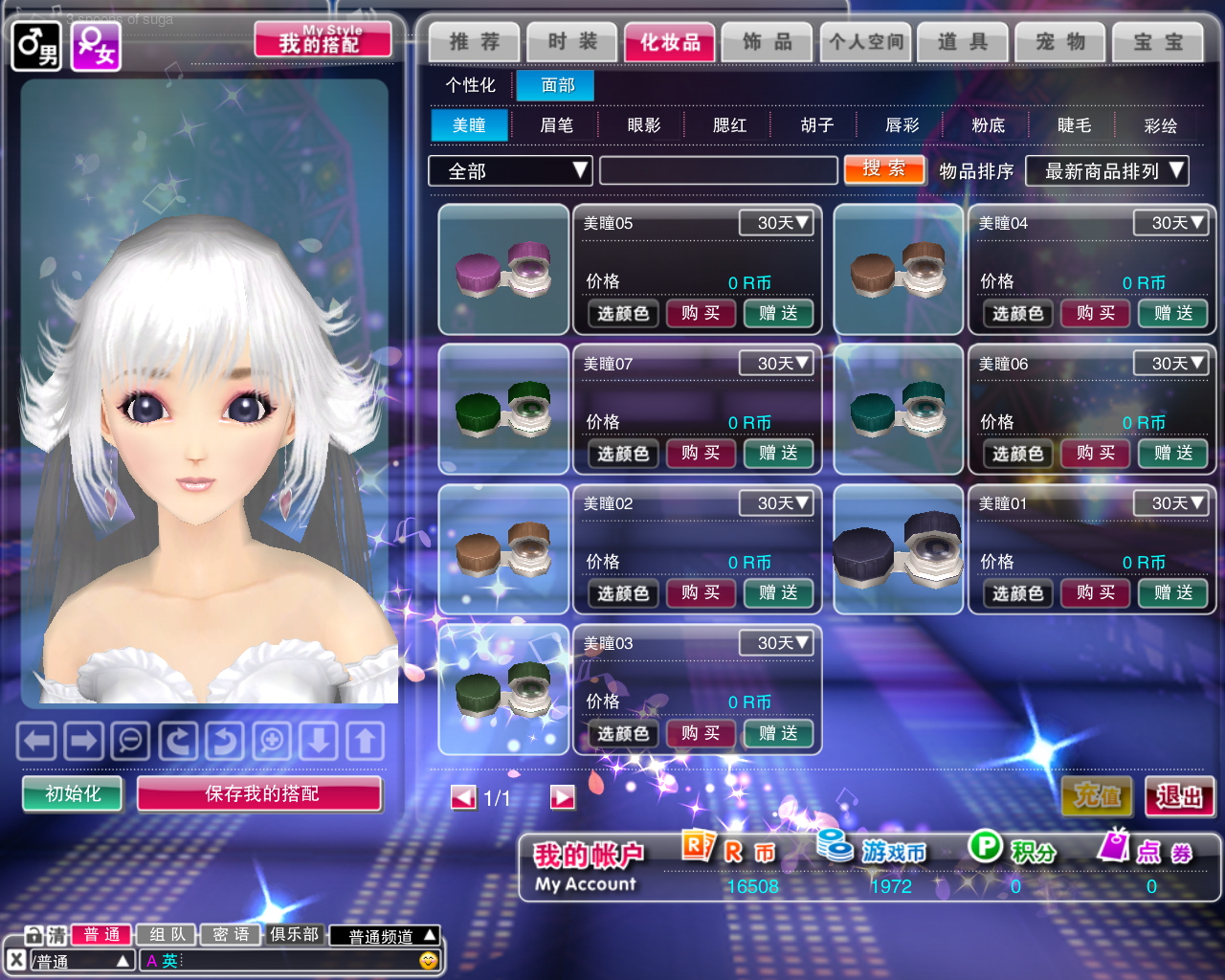
Task: Open the 个性化 personalization sub-tab
Action: [x=470, y=85]
